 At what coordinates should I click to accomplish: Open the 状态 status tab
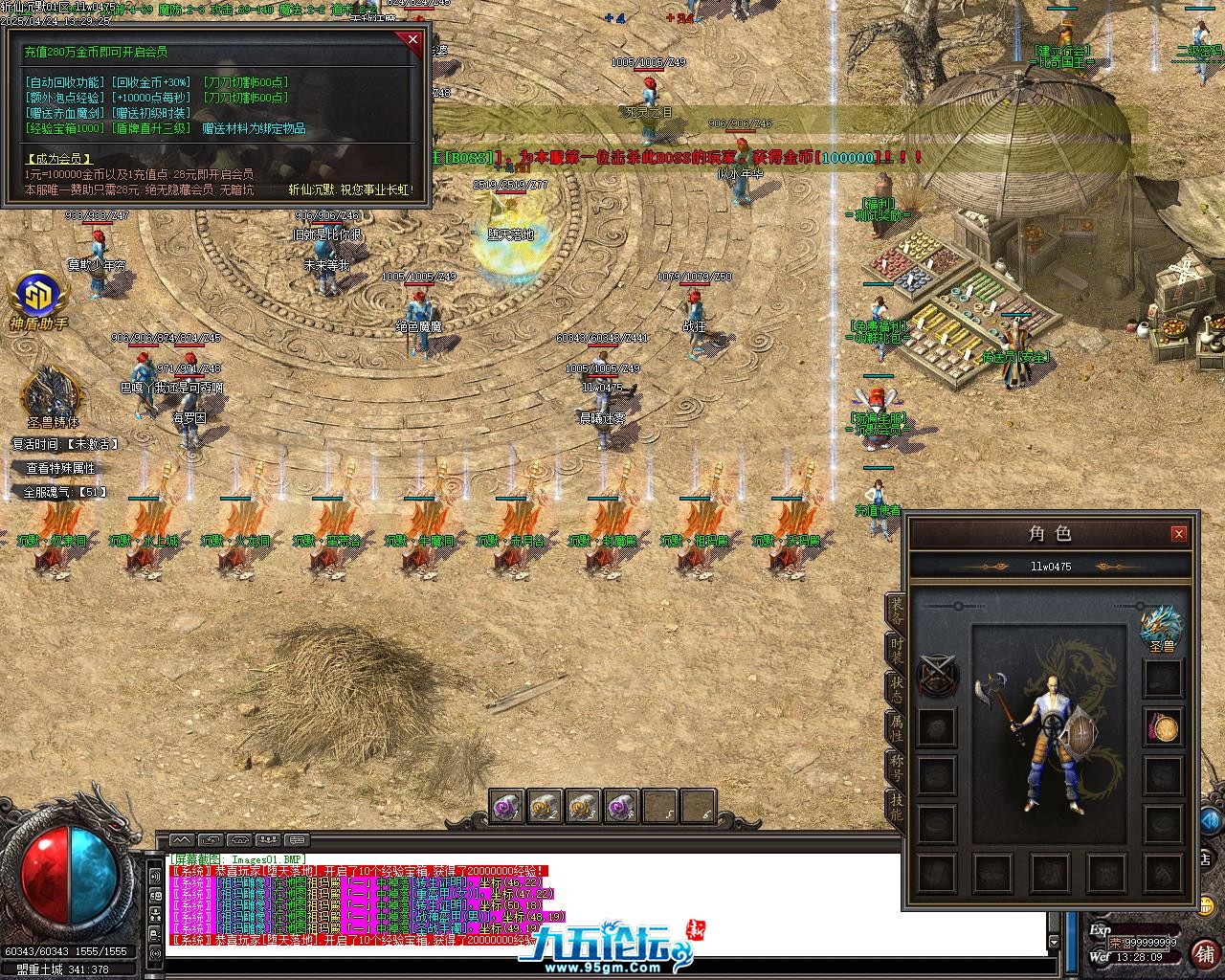[x=896, y=688]
